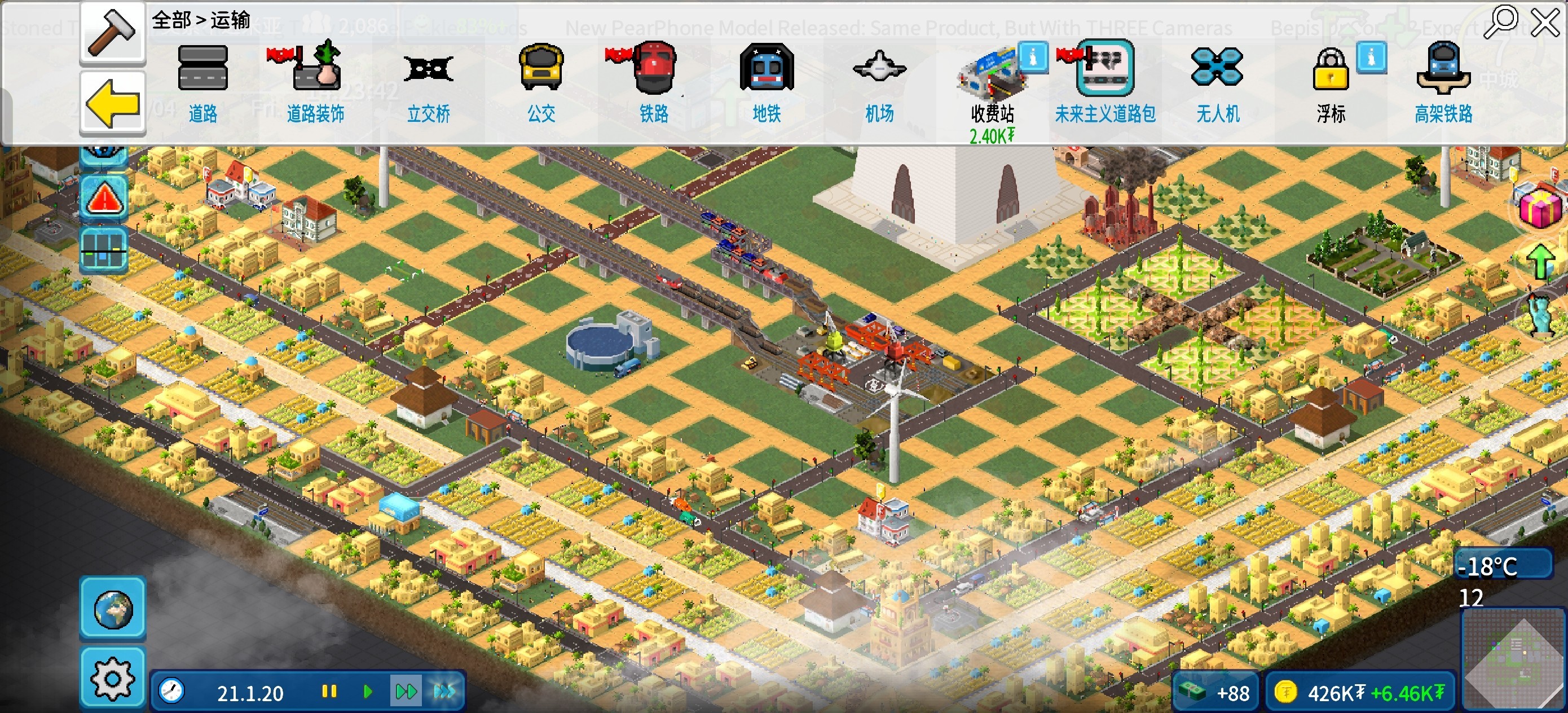
Task: Open the 地铁 subway category
Action: point(767,82)
